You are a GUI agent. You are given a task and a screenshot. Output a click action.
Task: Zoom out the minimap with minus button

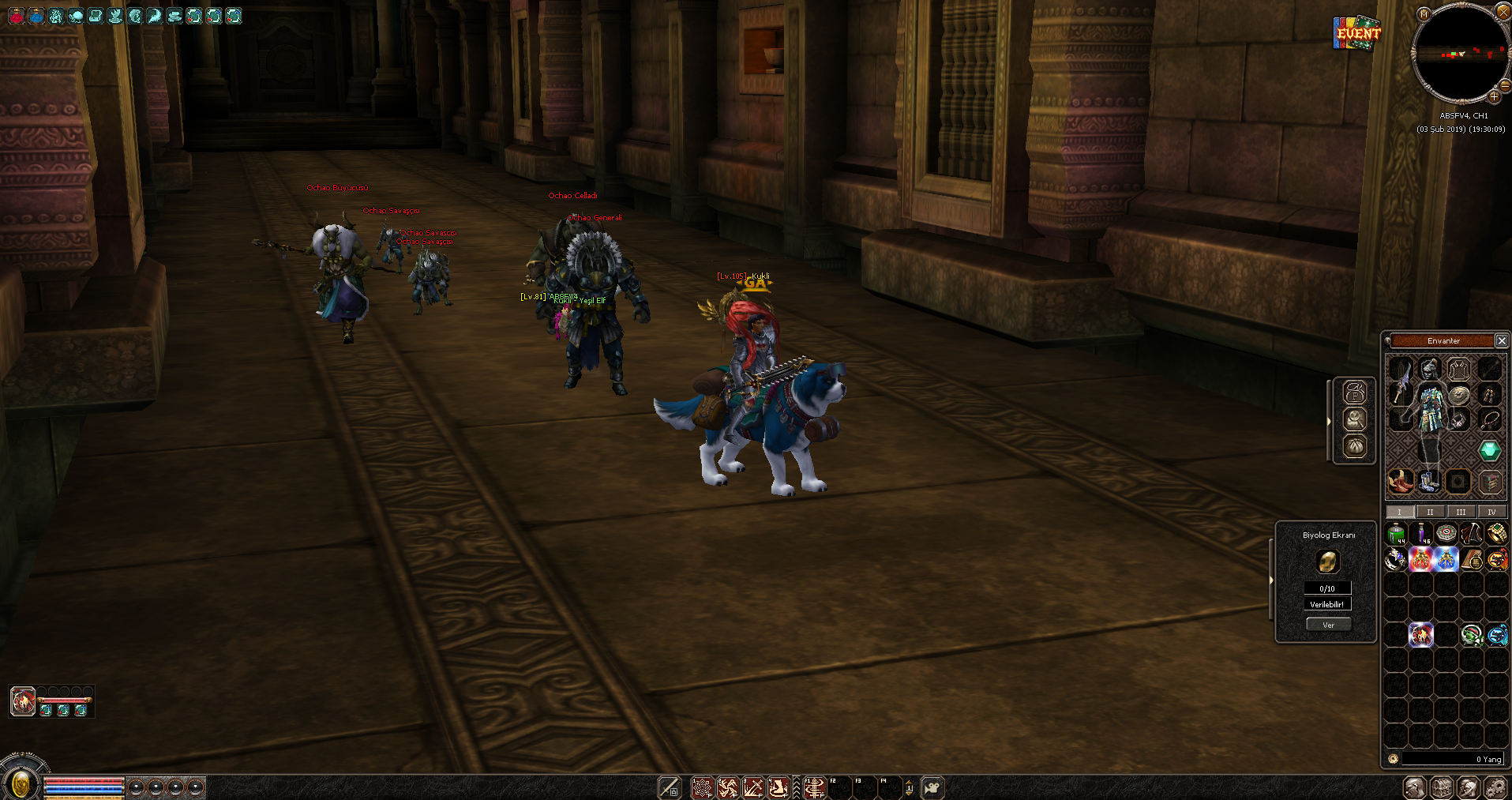(1506, 85)
